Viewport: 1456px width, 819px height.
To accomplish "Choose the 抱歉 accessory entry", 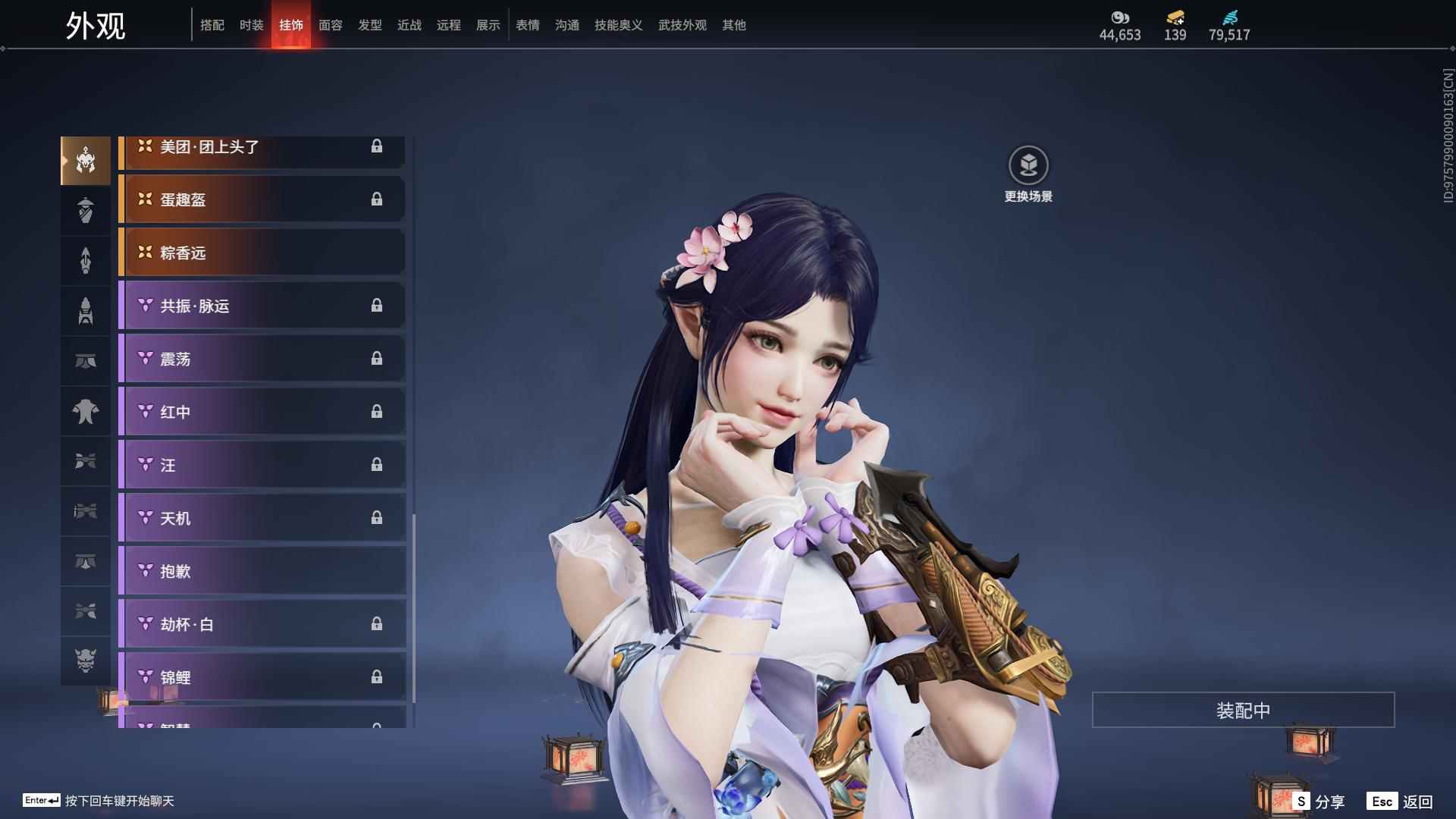I will tap(262, 571).
